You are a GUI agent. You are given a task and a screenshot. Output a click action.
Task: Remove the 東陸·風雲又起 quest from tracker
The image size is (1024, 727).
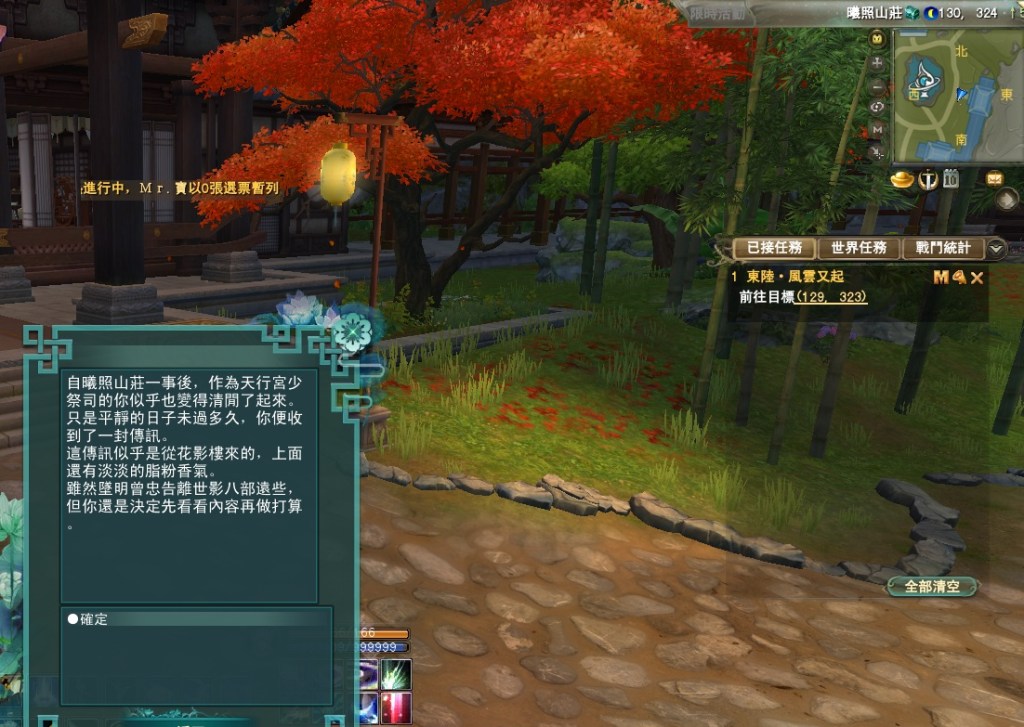(978, 277)
